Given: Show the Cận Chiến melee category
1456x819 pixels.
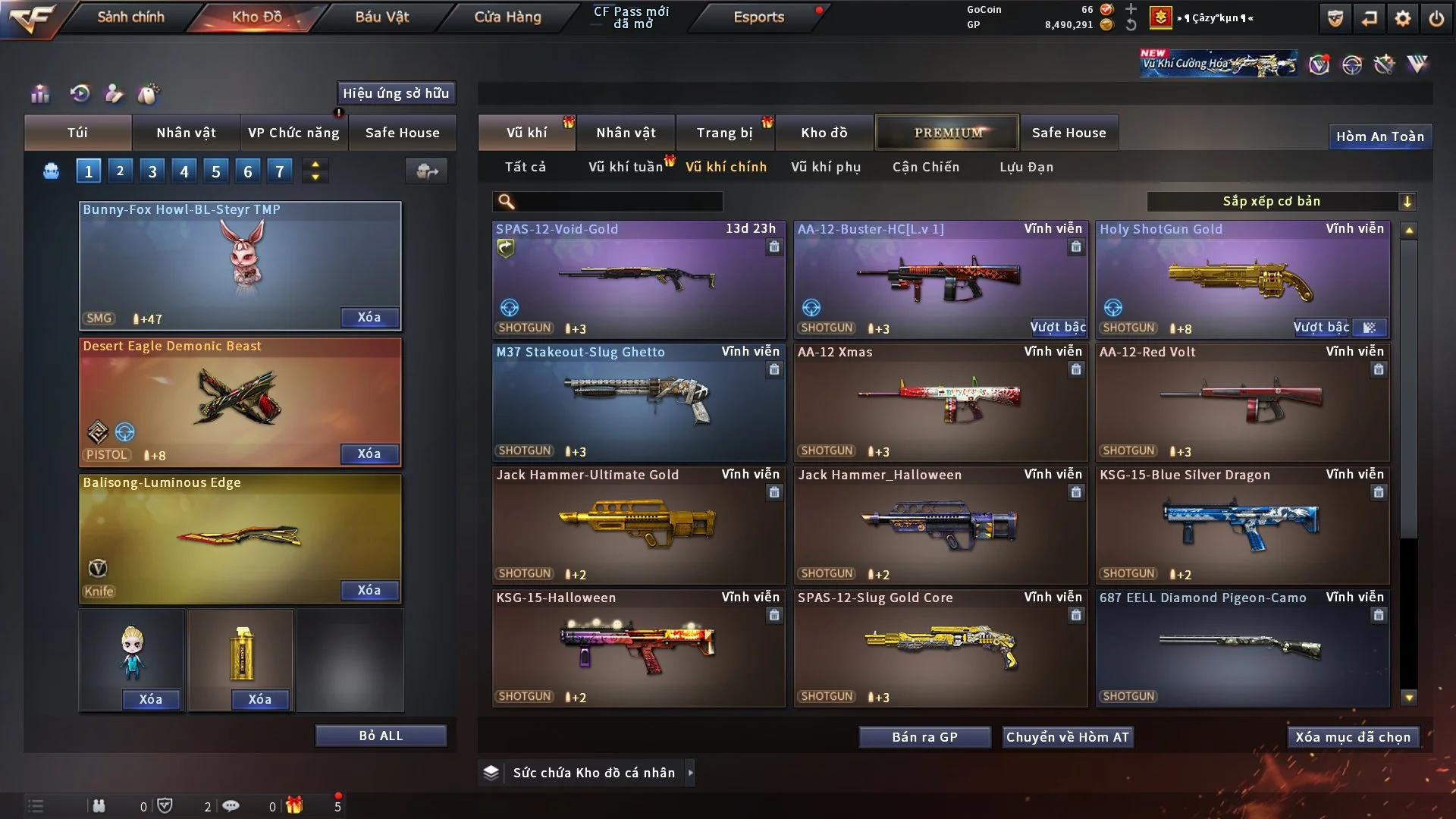Looking at the screenshot, I should tap(926, 167).
